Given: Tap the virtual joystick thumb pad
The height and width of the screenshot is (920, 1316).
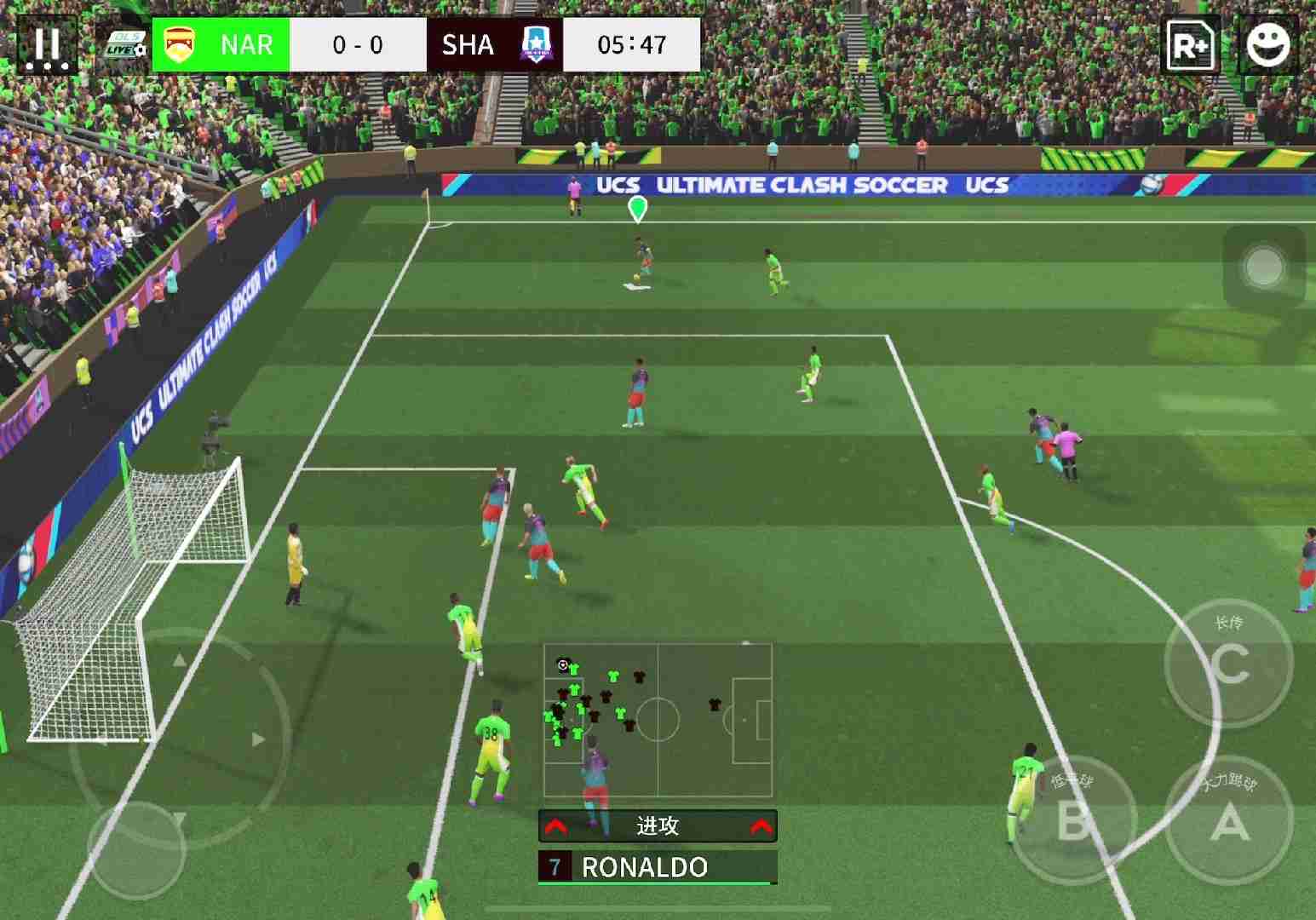Looking at the screenshot, I should (x=136, y=848).
